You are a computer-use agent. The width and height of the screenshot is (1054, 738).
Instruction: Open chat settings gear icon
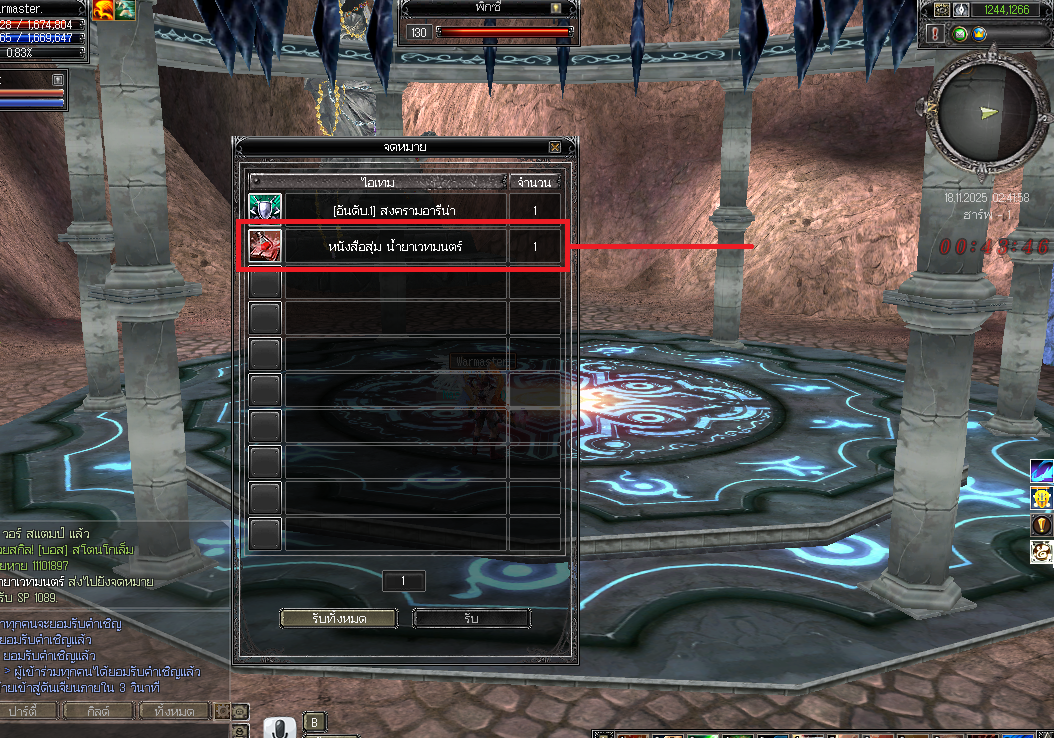223,711
